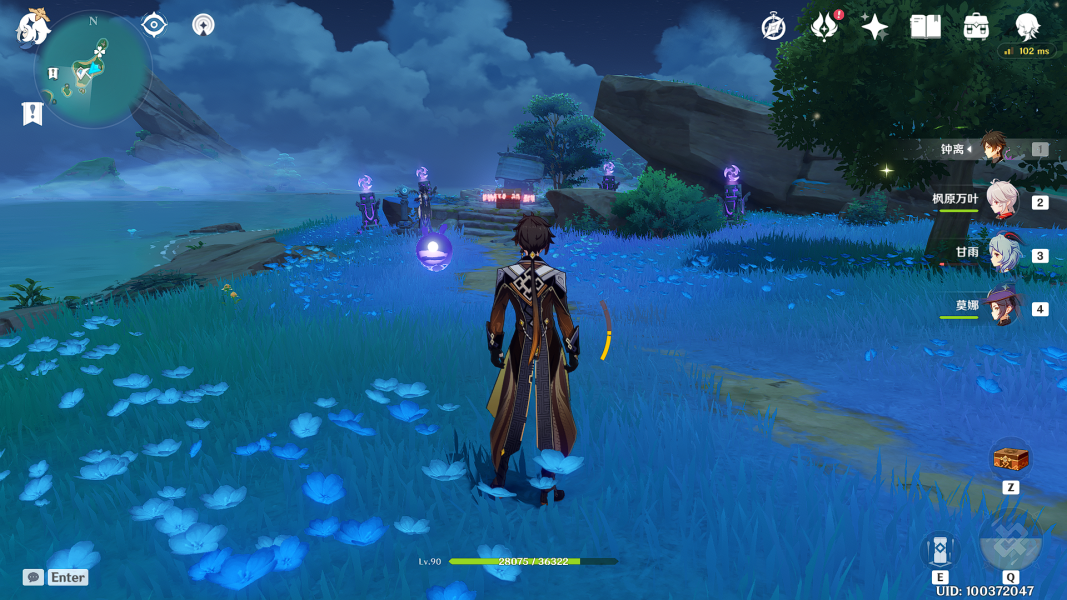Open the quest banner with exclamation mark
1067x600 pixels.
(x=32, y=113)
